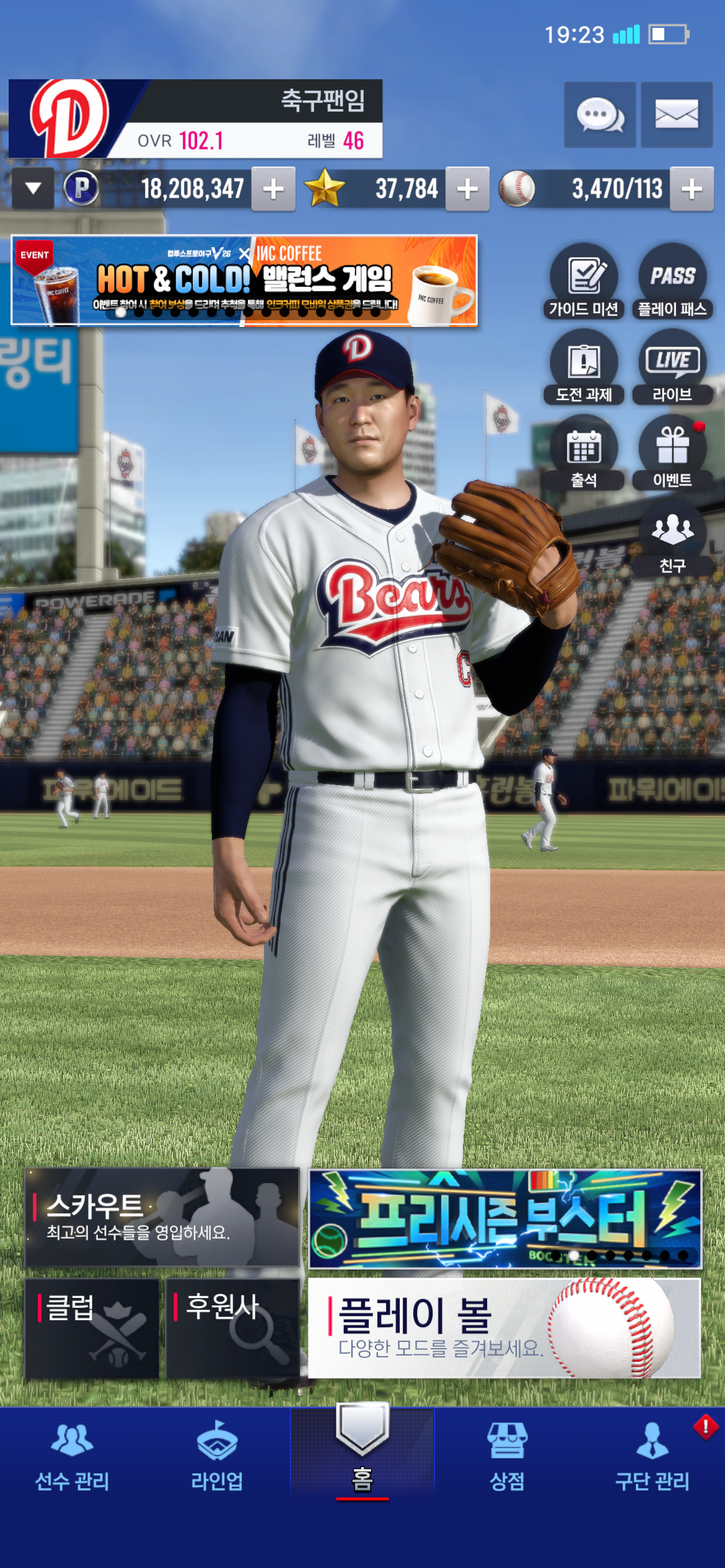Open the 라이브 live menu
The image size is (725, 1568).
click(x=672, y=368)
